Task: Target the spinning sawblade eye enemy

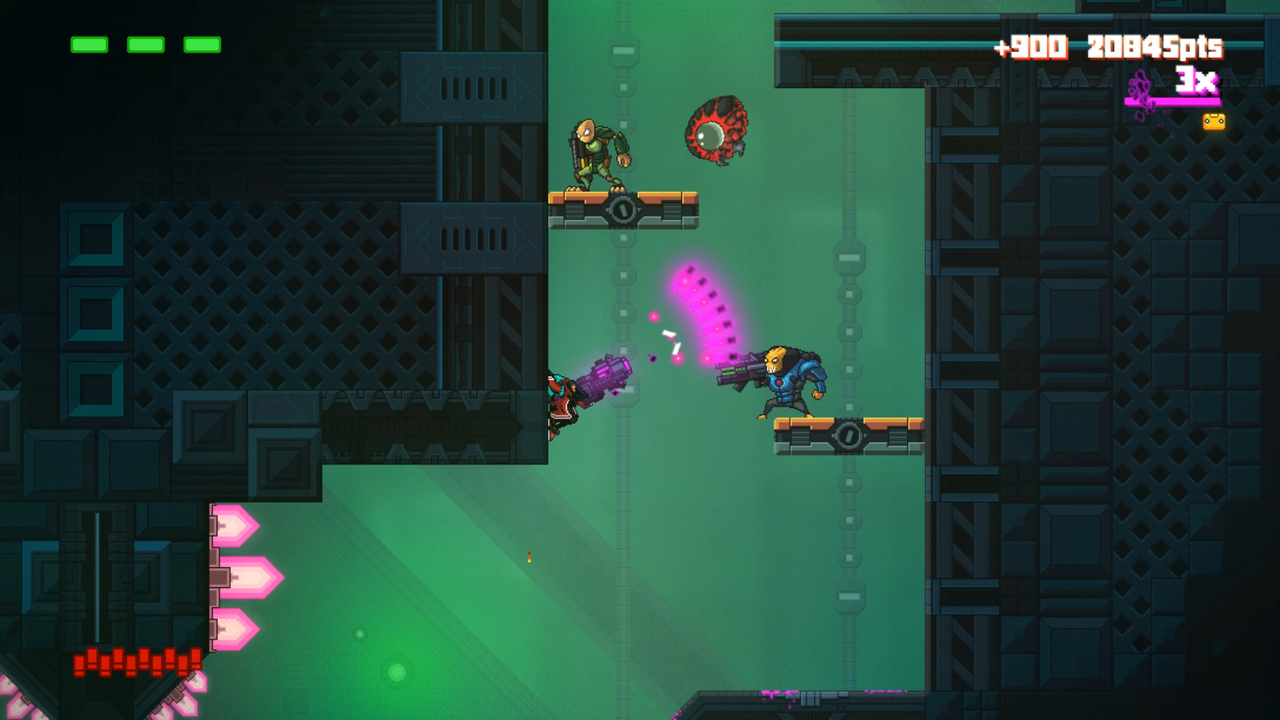Action: (x=716, y=131)
